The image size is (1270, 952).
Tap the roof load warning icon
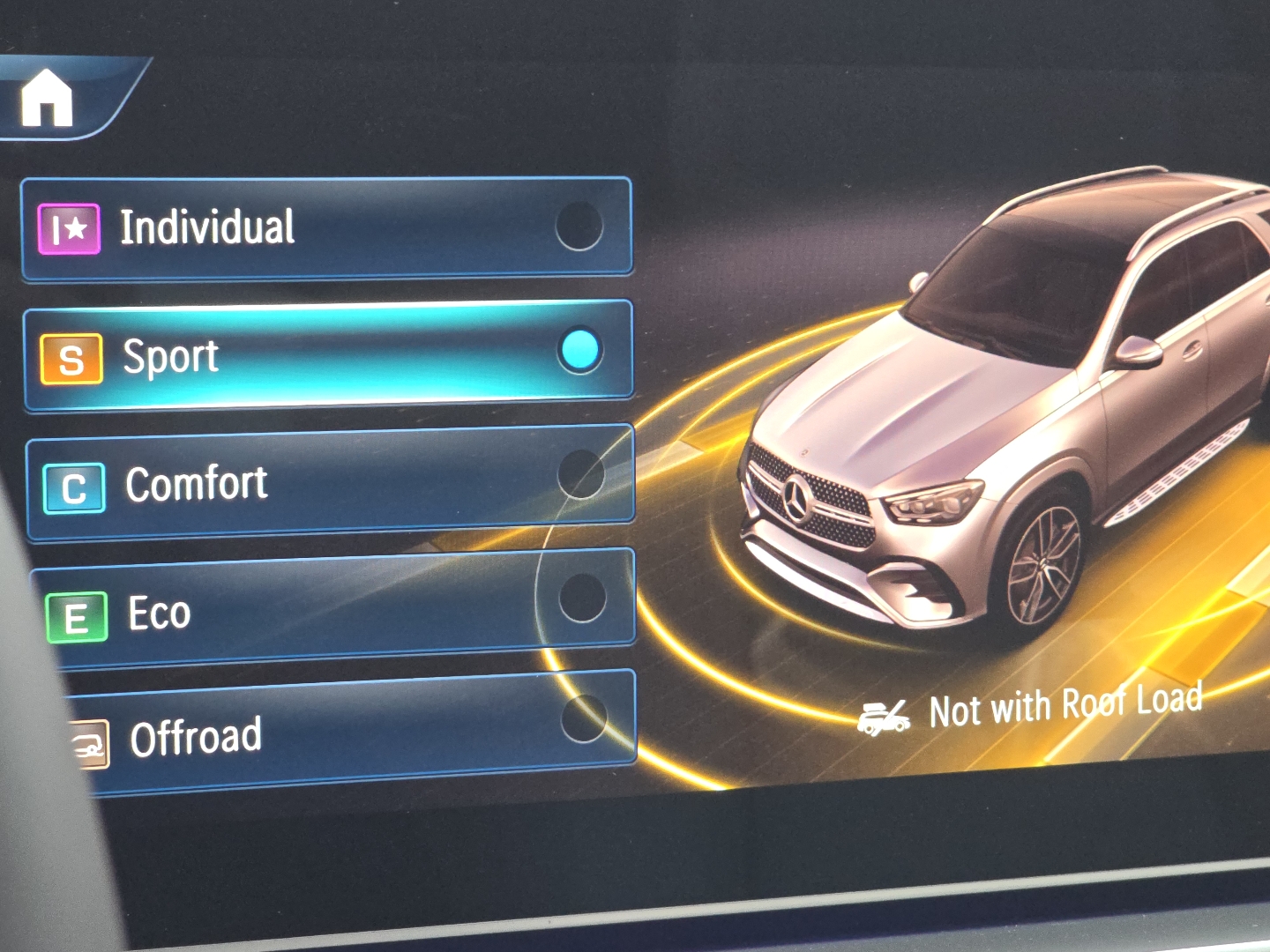pyautogui.click(x=885, y=716)
